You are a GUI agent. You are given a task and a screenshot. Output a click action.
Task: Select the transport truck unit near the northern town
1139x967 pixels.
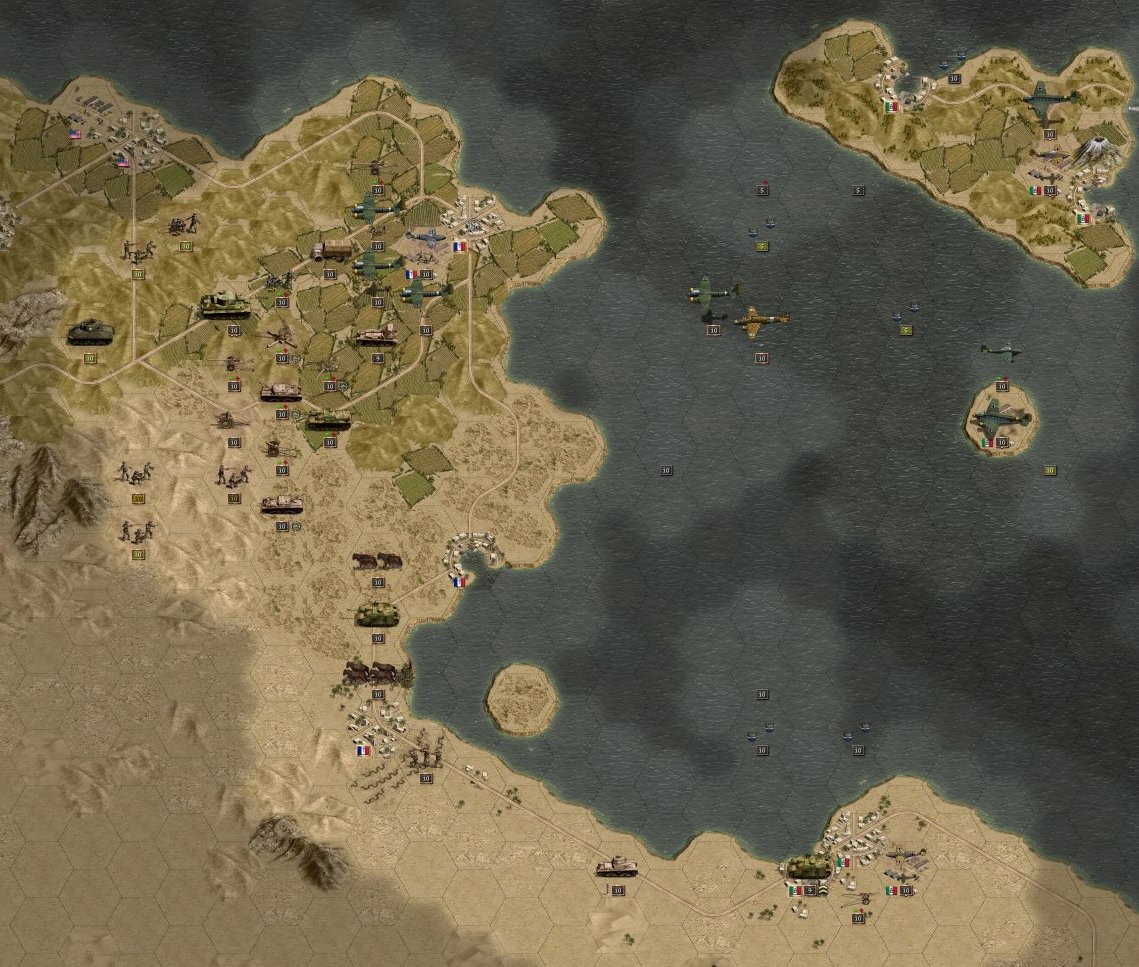(331, 251)
